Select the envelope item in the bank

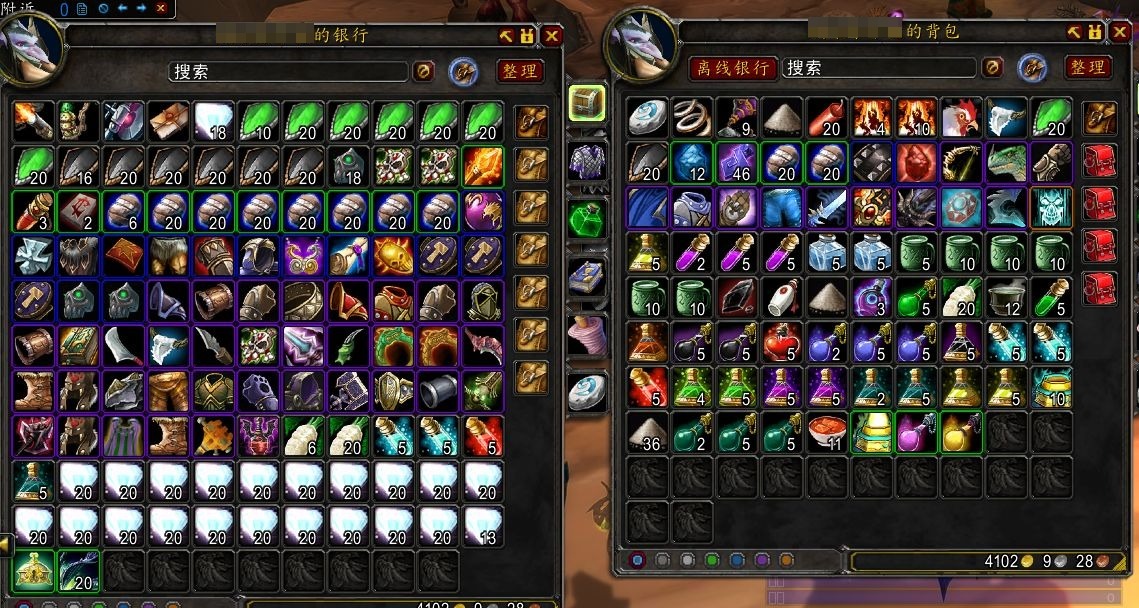[169, 121]
